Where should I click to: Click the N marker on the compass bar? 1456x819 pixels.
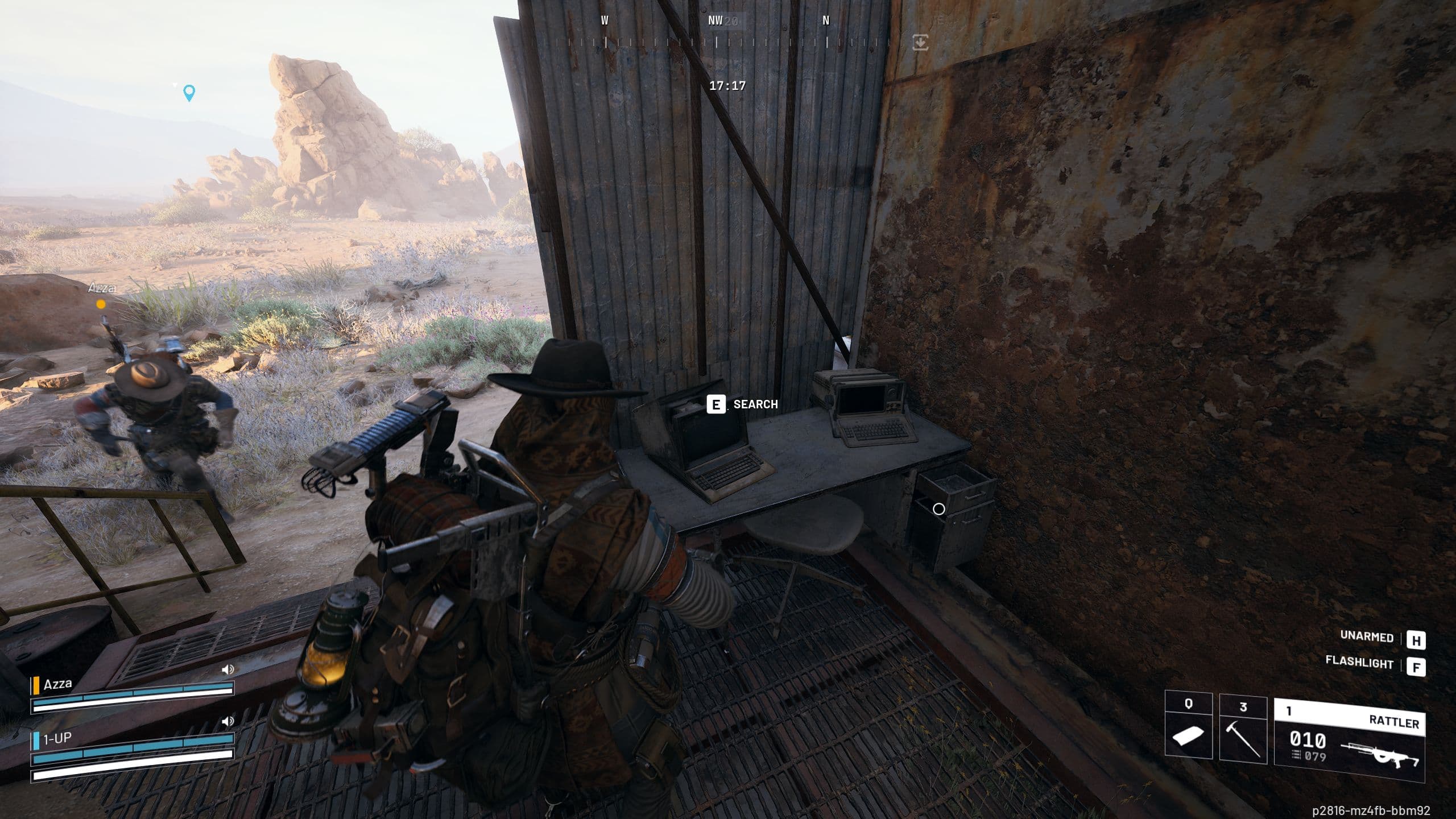(826, 19)
